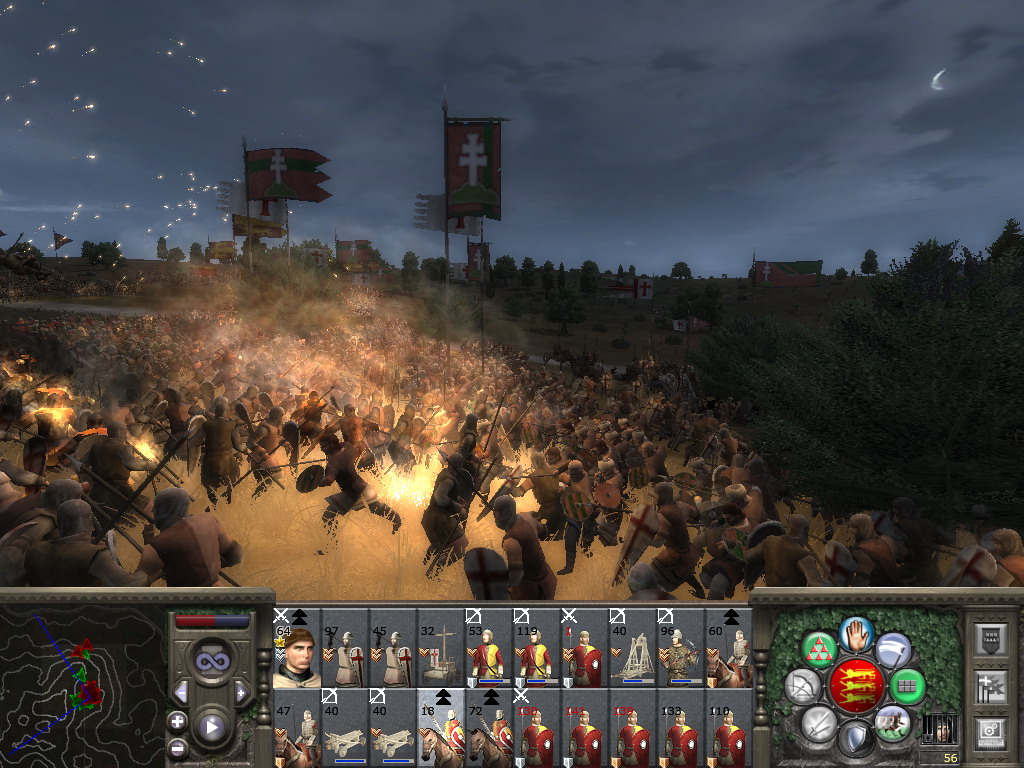Zoom in the minimap with plus button

[x=178, y=721]
